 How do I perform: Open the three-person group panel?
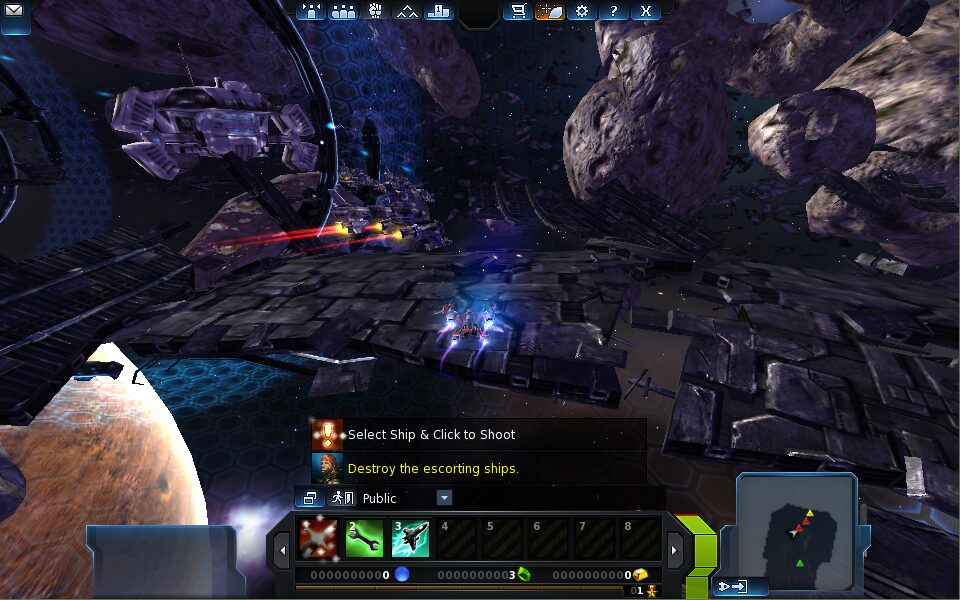tap(343, 11)
